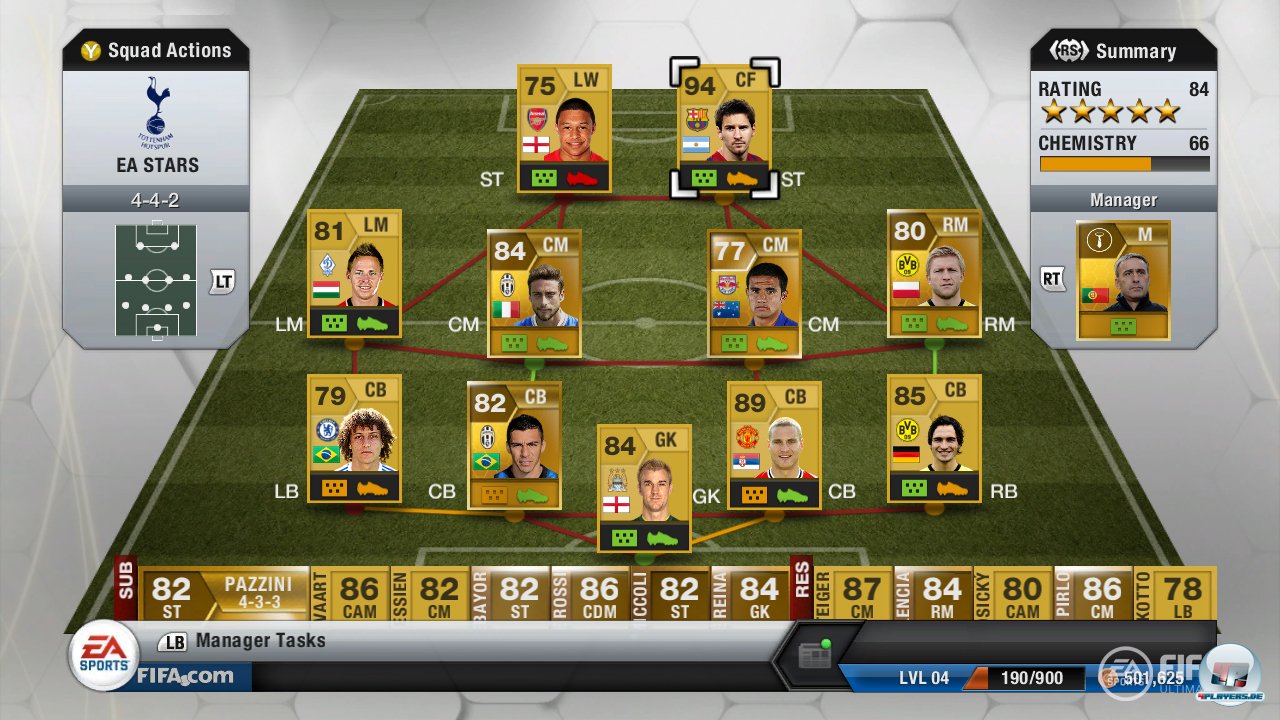The image size is (1280, 720).
Task: Click the five-star rating icons in Summary
Action: click(1112, 112)
